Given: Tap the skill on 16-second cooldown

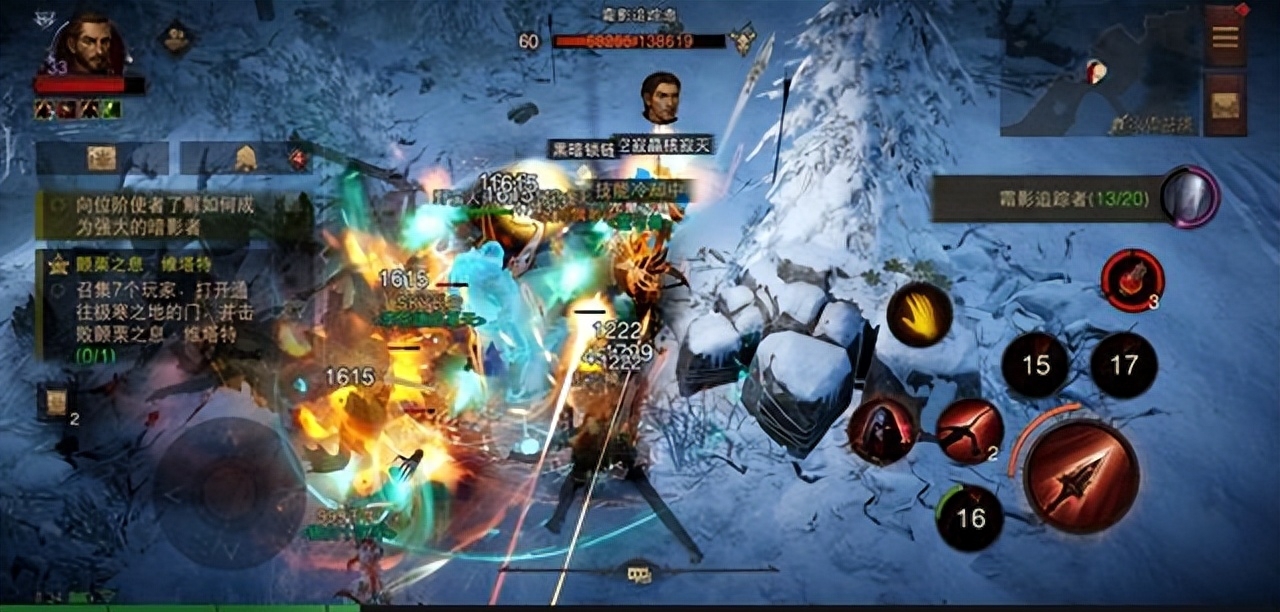Looking at the screenshot, I should [970, 518].
